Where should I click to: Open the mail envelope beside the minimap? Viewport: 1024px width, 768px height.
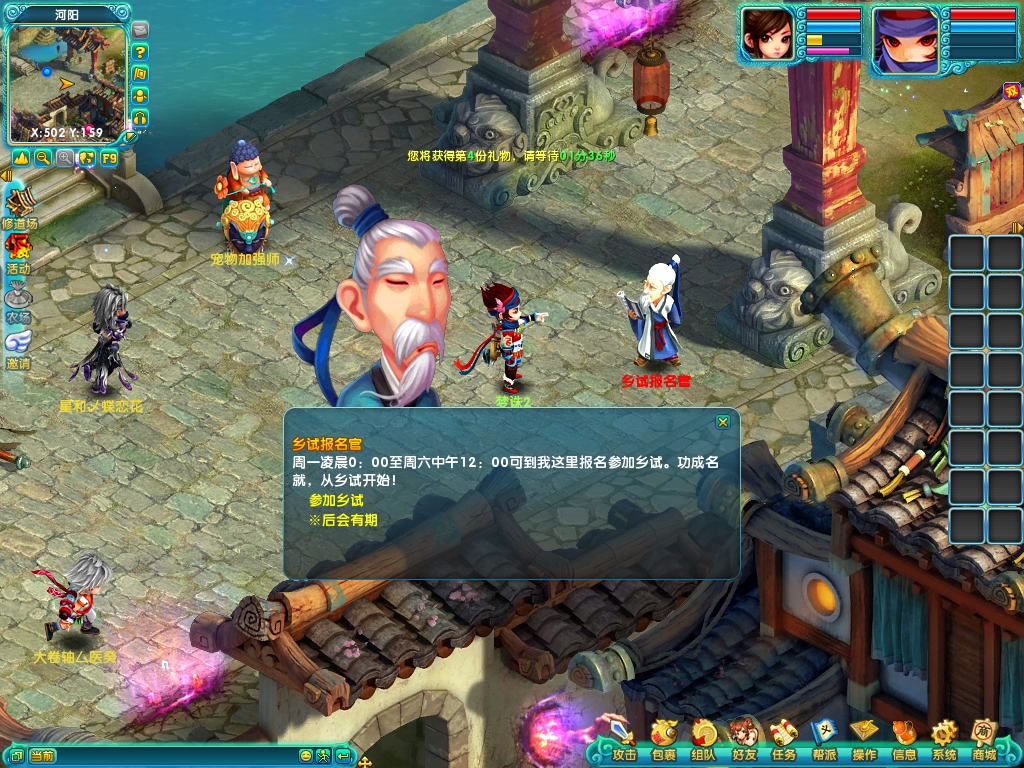[x=140, y=30]
